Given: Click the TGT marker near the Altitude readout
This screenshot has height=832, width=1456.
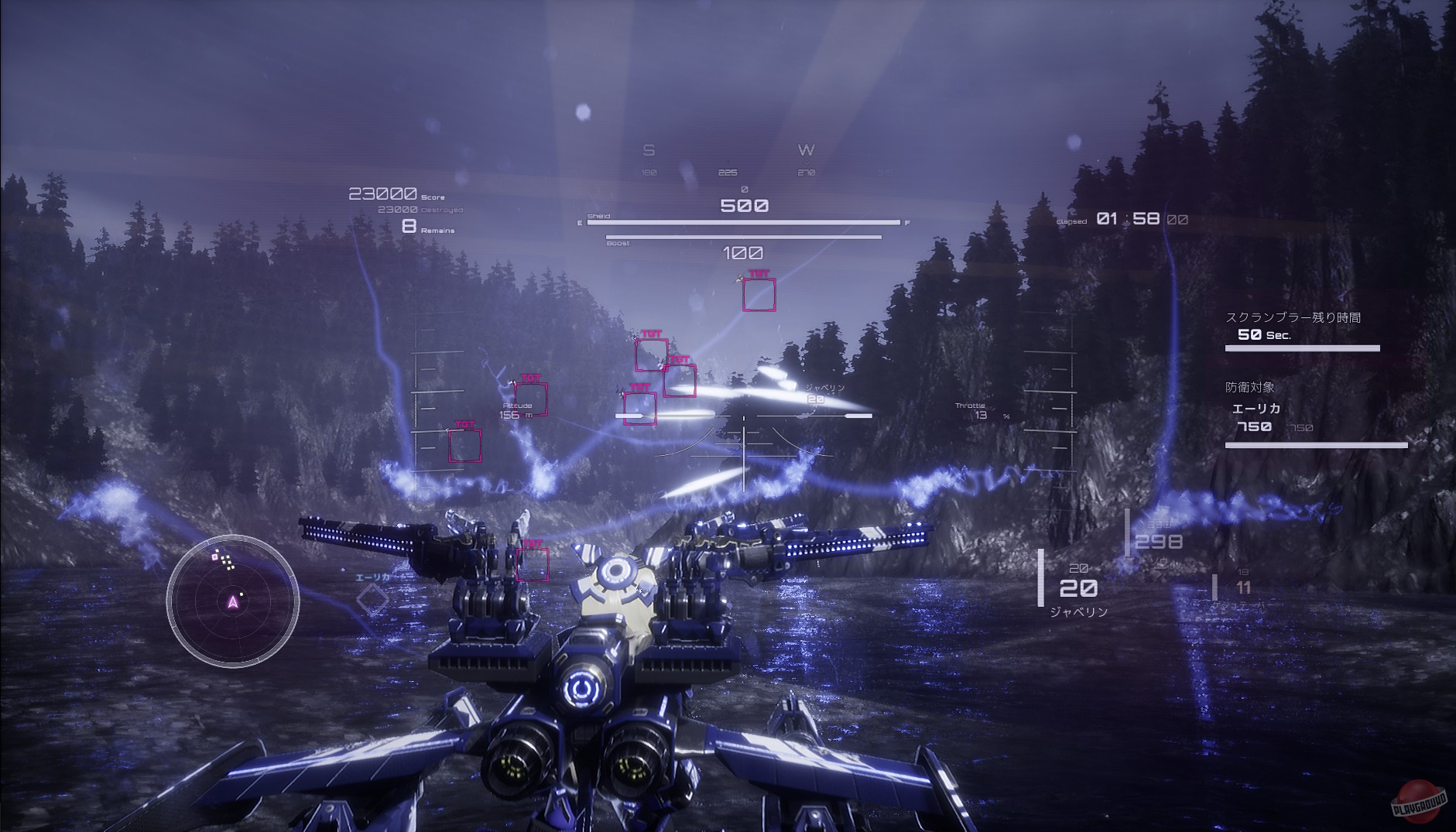Looking at the screenshot, I should click(x=533, y=397).
